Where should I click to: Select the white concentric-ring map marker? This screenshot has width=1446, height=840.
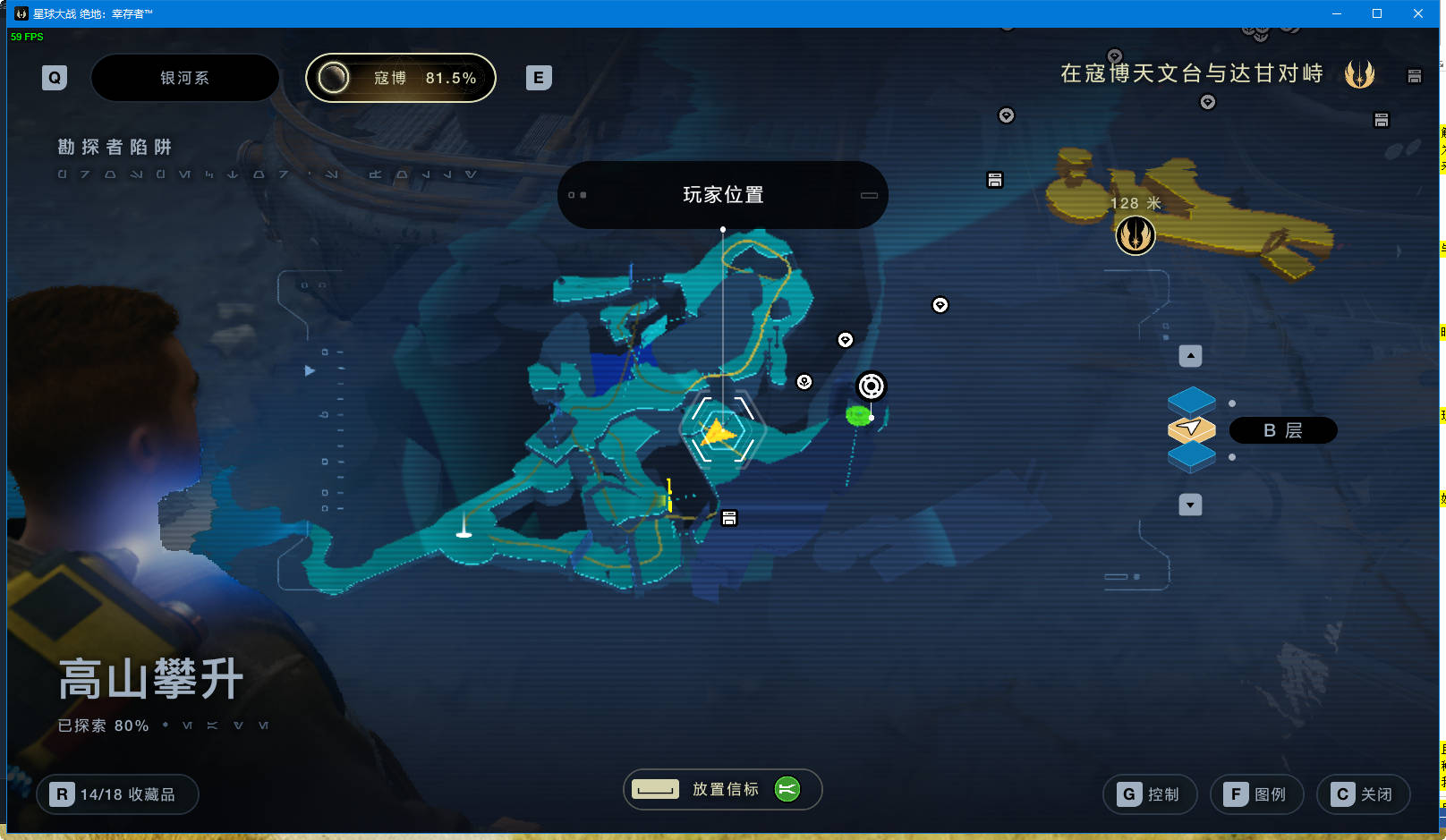(x=871, y=386)
